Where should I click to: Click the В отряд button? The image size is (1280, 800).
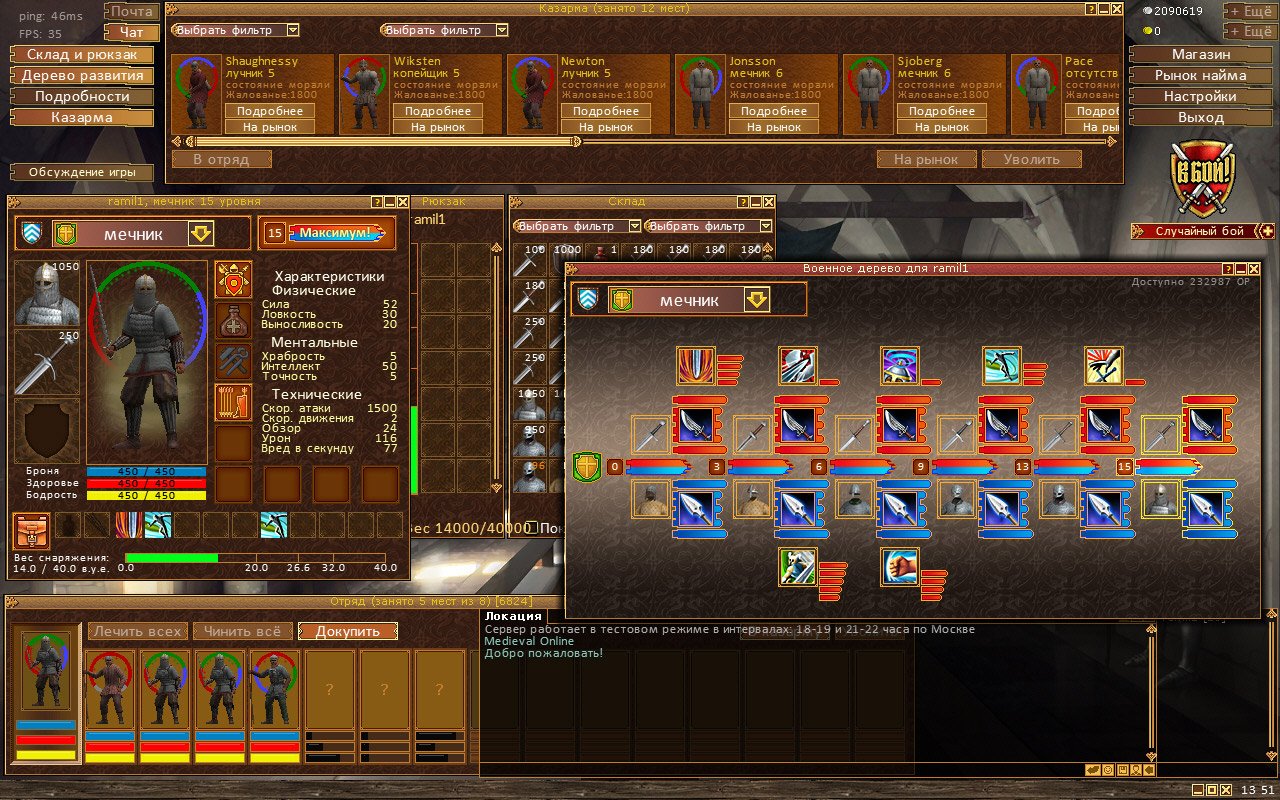tap(221, 159)
